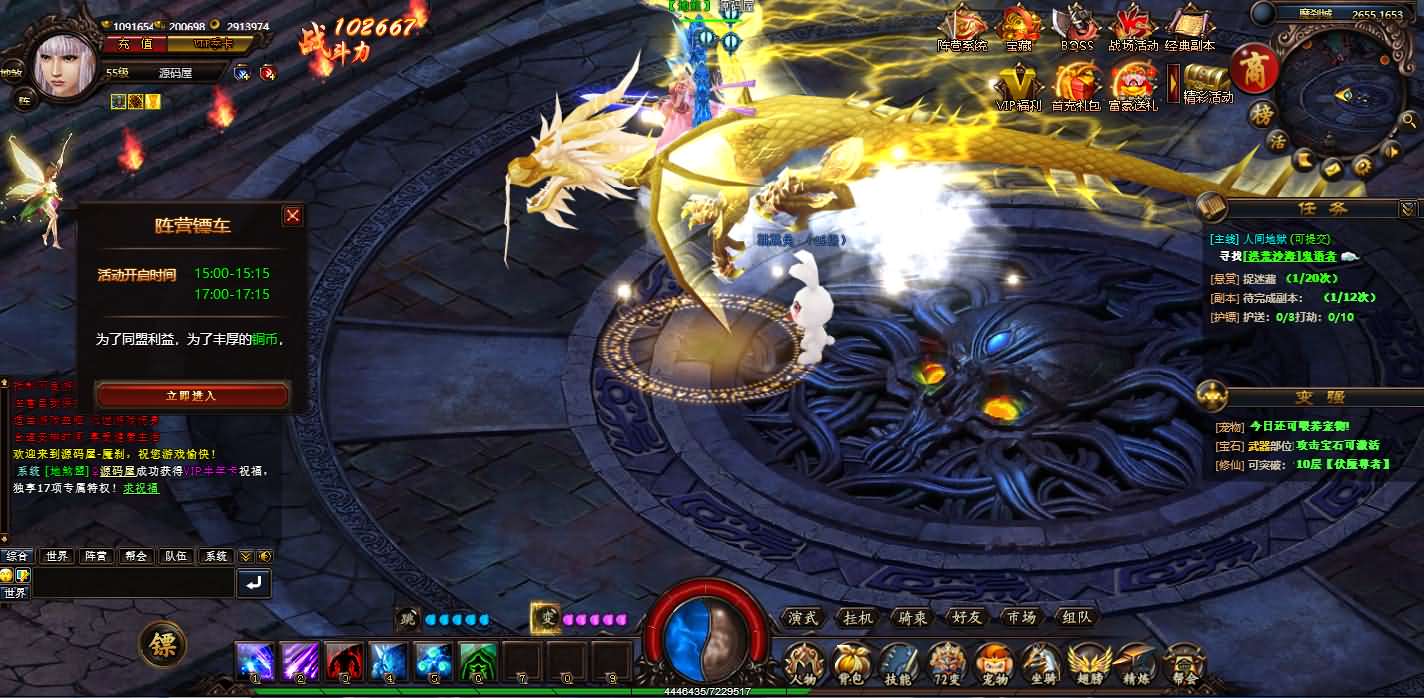Click the round 镖 escort button
The width and height of the screenshot is (1424, 698).
pyautogui.click(x=162, y=645)
